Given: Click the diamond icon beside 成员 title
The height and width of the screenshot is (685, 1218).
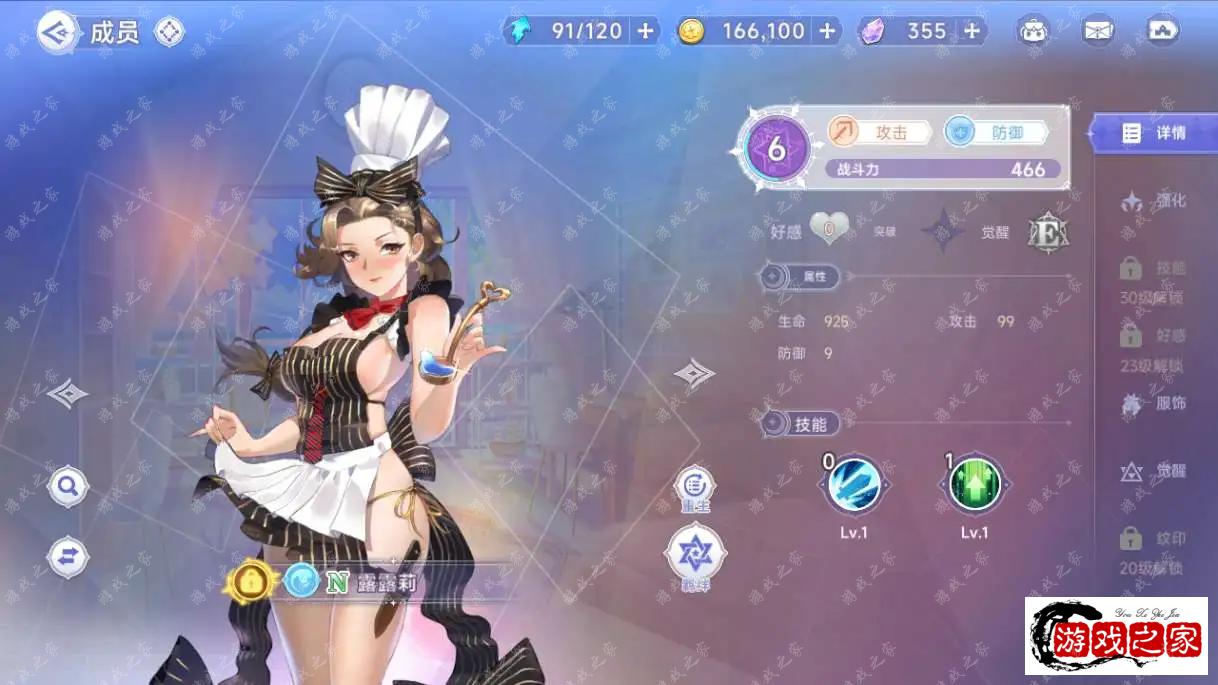Looking at the screenshot, I should [x=169, y=32].
